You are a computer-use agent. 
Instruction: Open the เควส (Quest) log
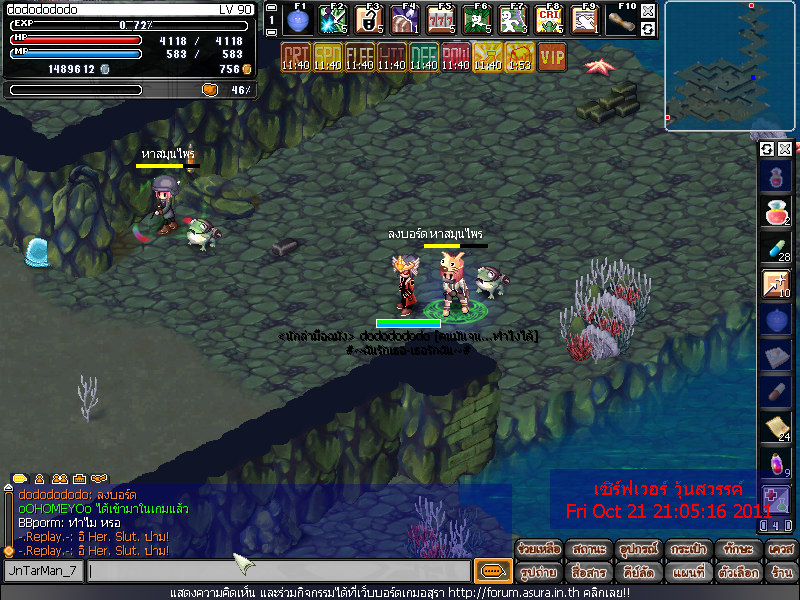[x=781, y=549]
